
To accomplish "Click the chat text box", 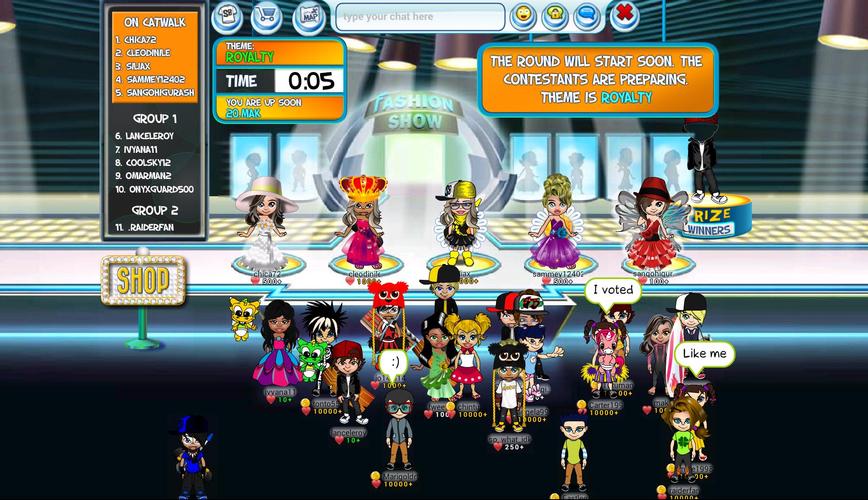I will click(x=419, y=17).
